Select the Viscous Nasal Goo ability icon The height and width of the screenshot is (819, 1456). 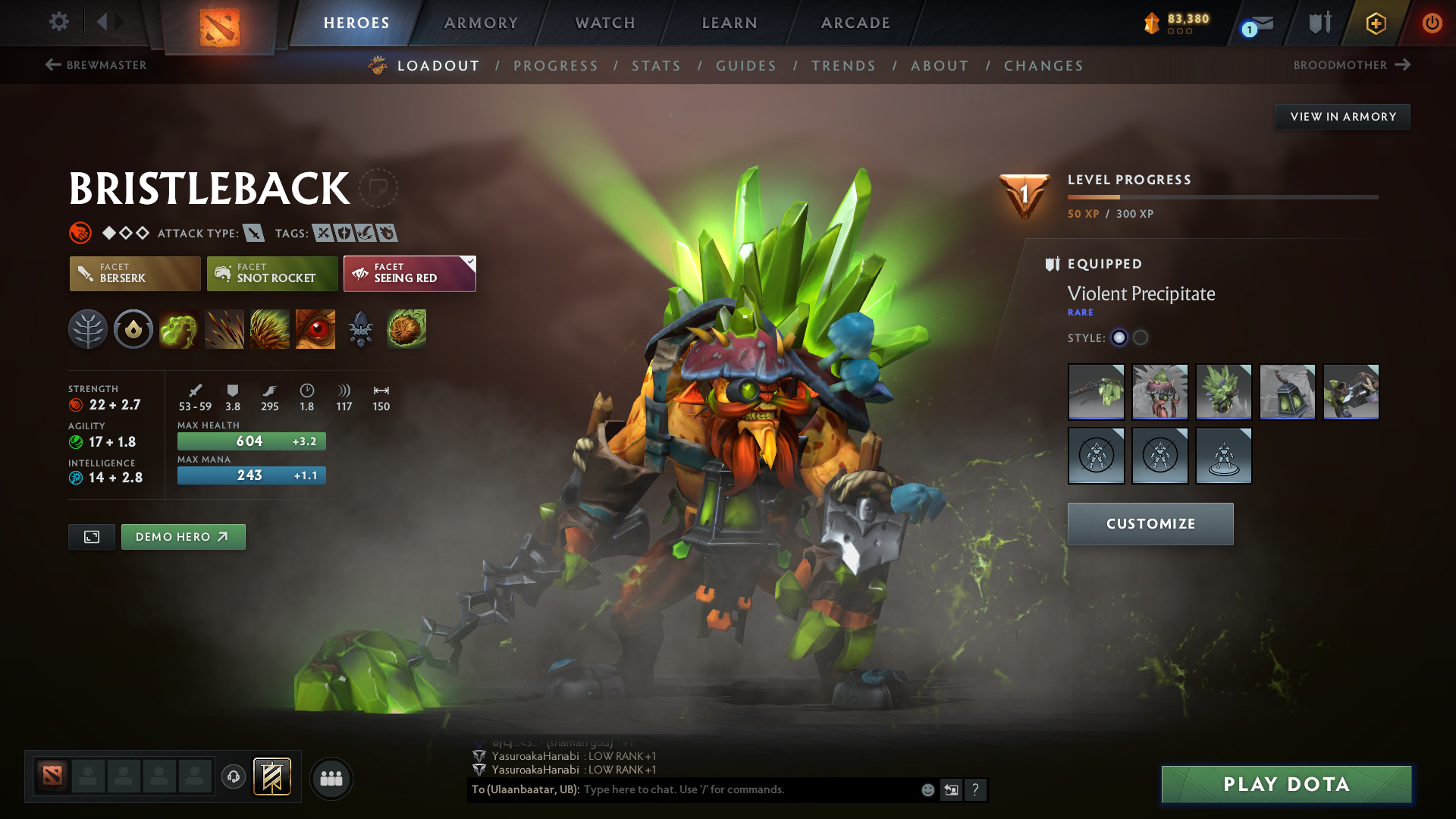click(x=179, y=329)
